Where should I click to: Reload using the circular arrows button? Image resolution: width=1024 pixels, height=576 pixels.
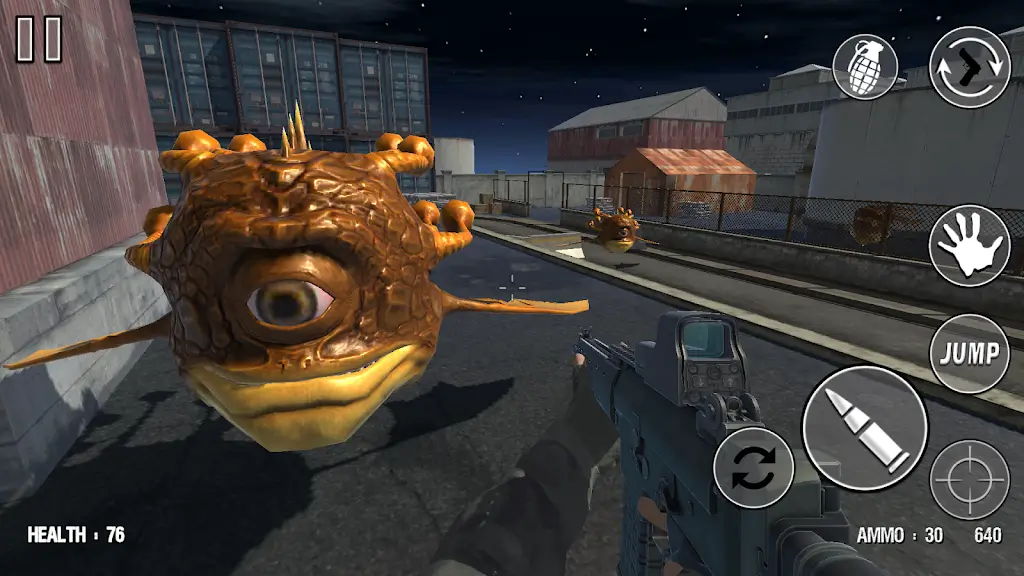pyautogui.click(x=754, y=467)
